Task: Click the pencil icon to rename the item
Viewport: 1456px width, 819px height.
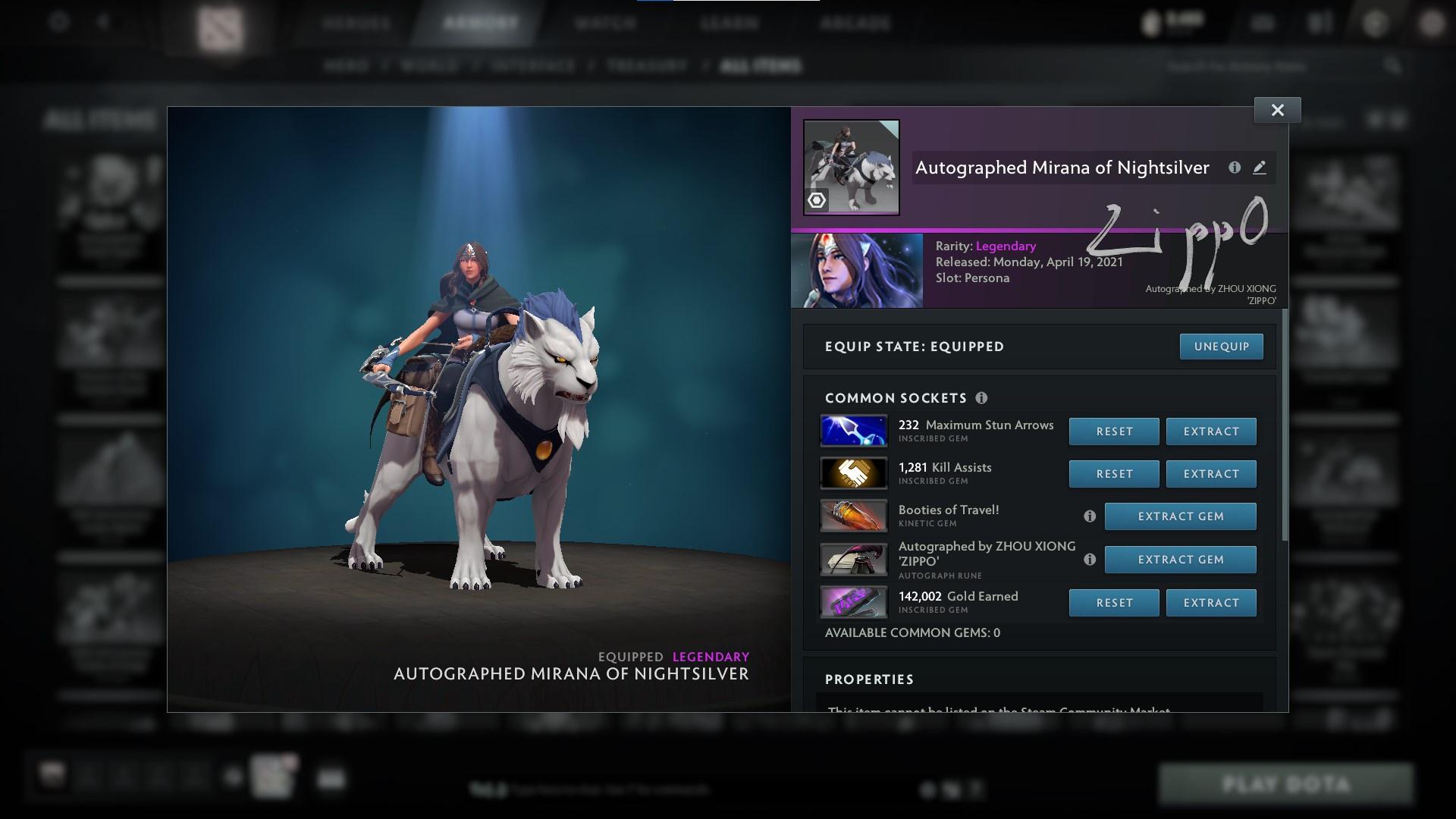Action: [1260, 168]
